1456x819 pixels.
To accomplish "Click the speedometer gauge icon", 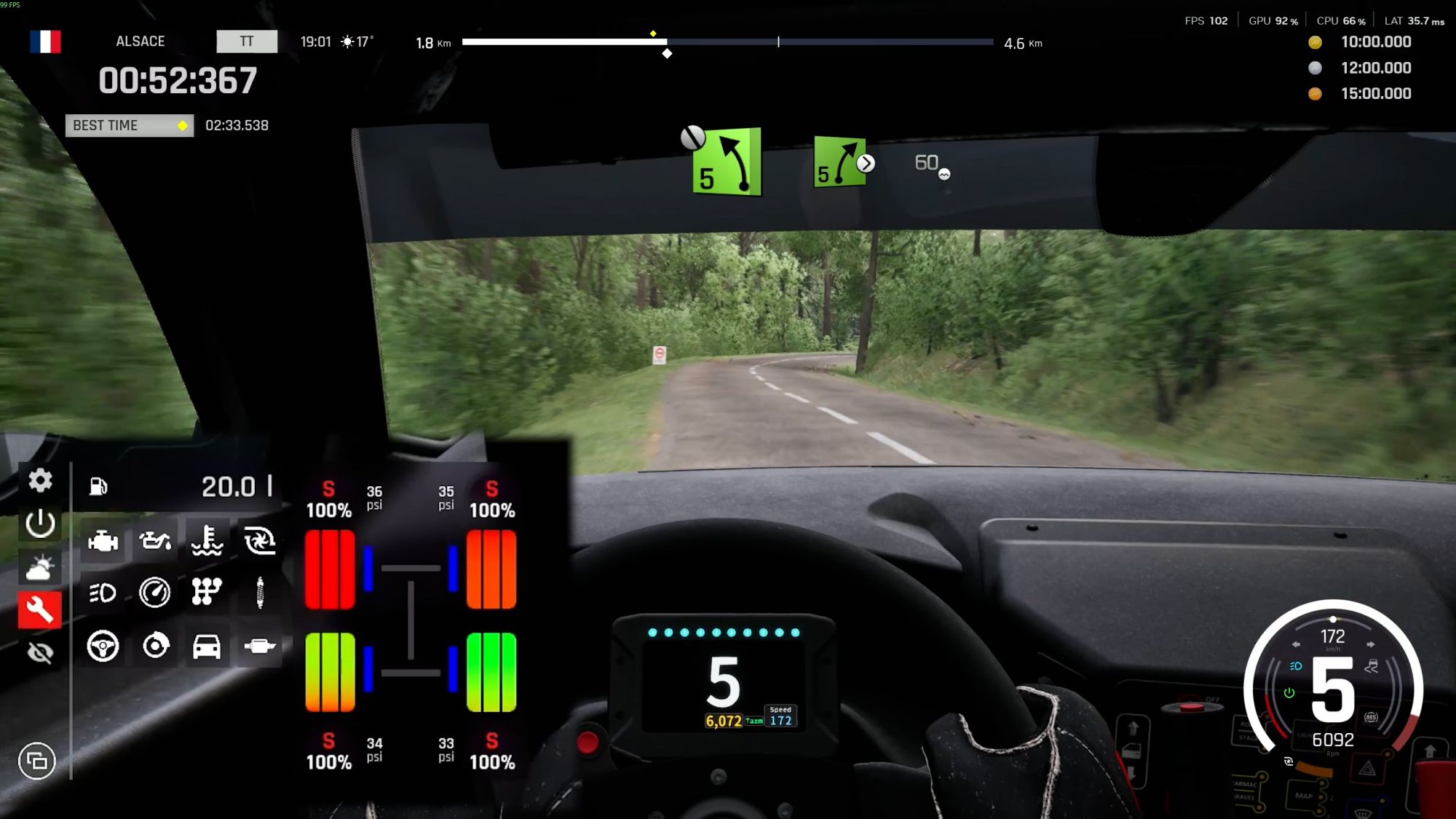I will click(155, 593).
